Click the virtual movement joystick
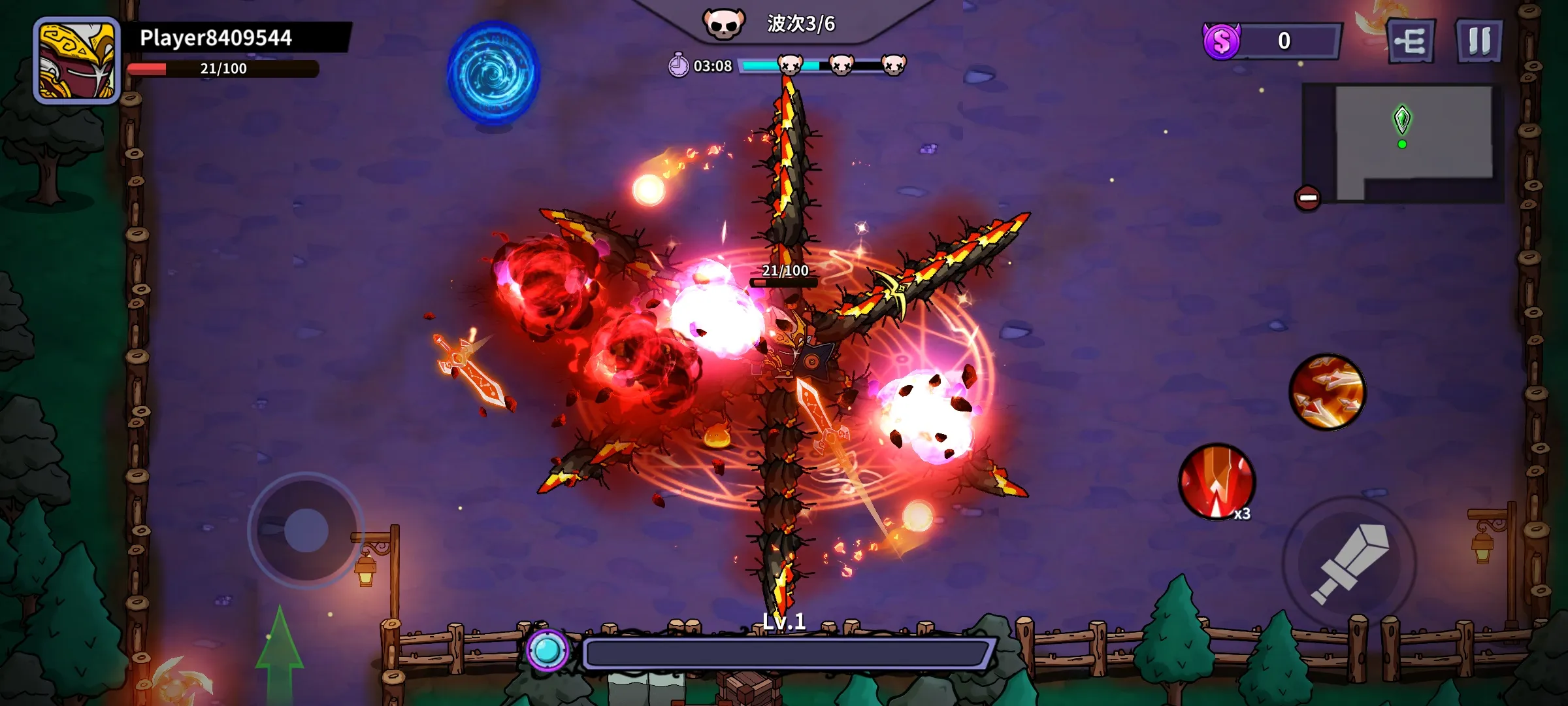 (x=306, y=530)
